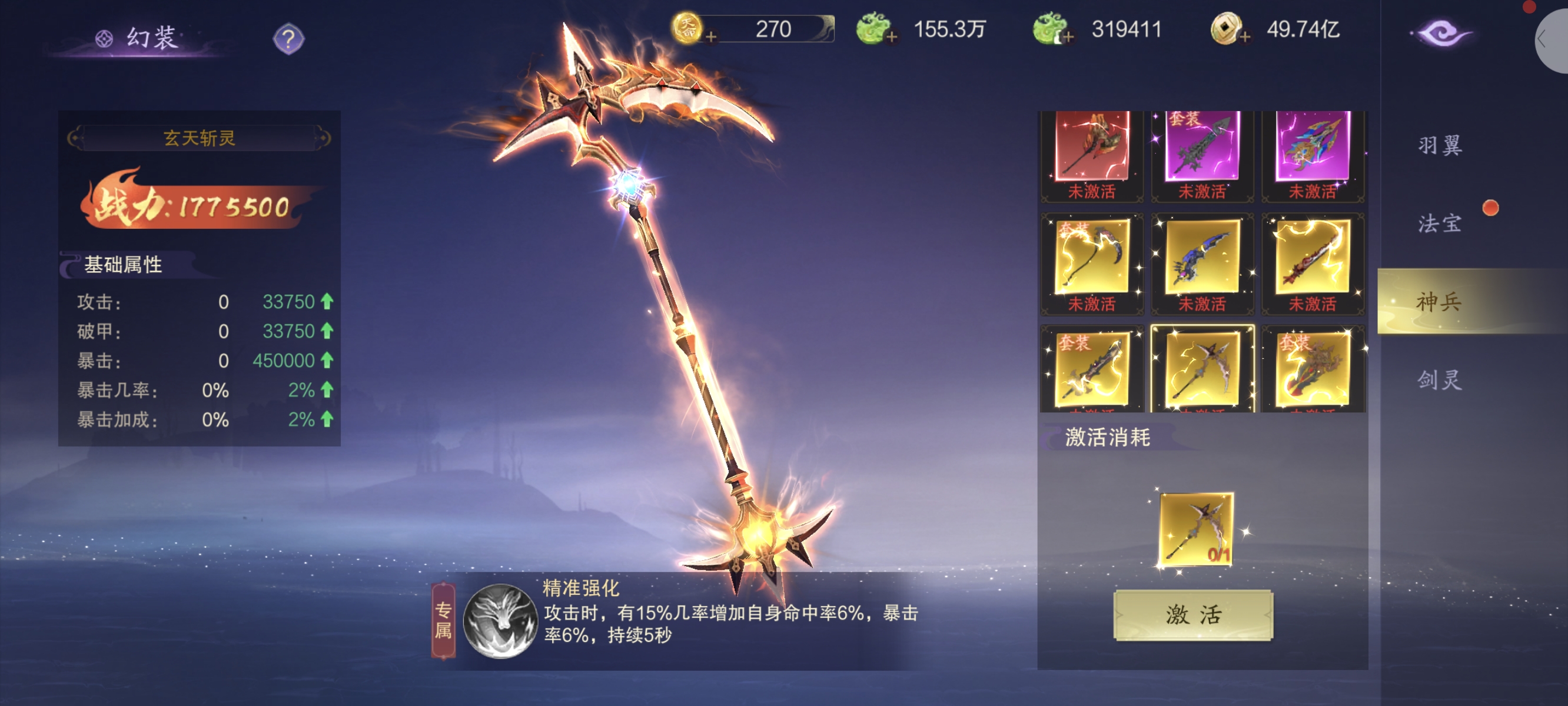Pick the purple-framed blue and gold trident
This screenshot has height=706, width=1568.
(1313, 149)
